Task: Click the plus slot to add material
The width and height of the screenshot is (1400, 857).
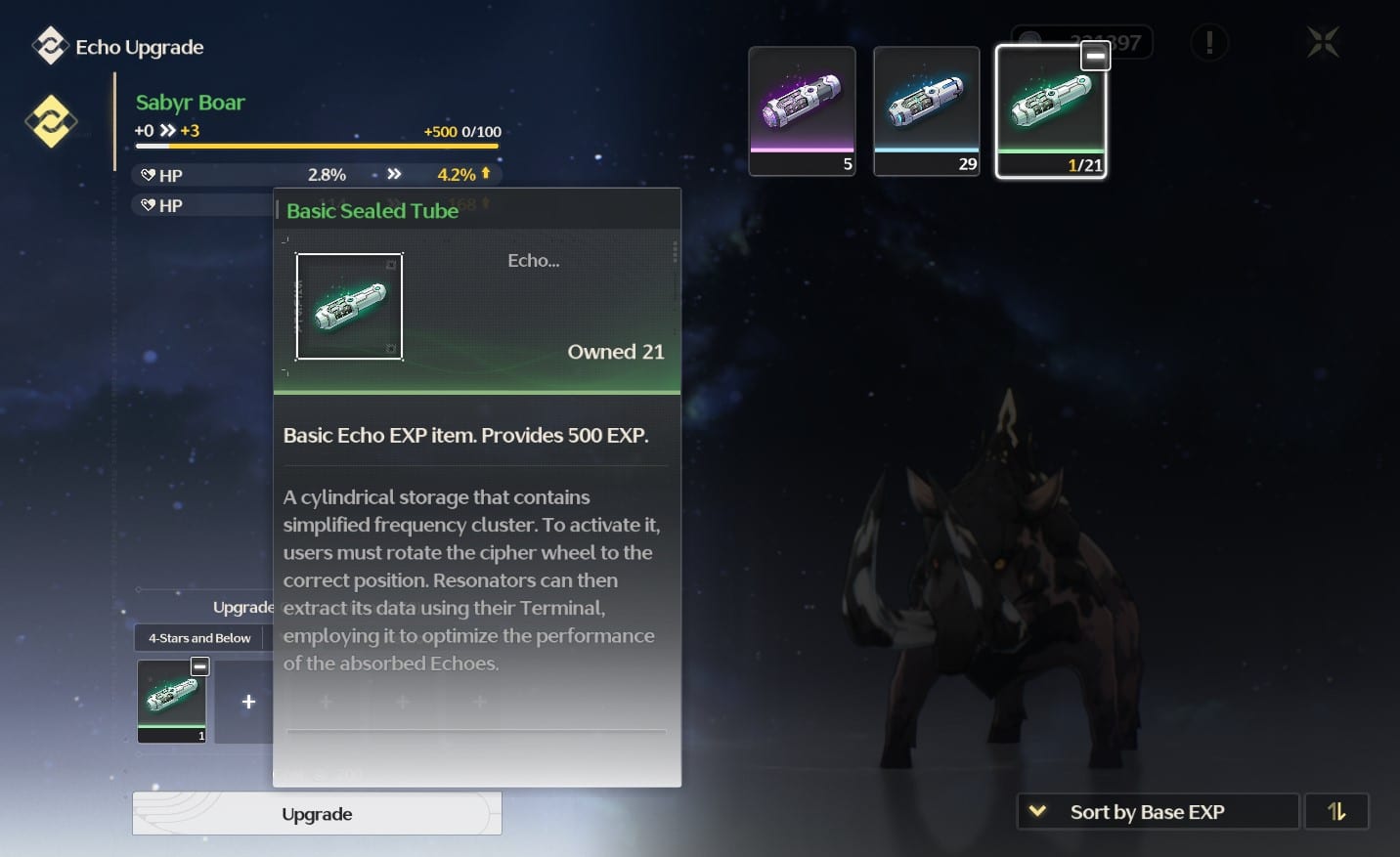Action: point(248,702)
